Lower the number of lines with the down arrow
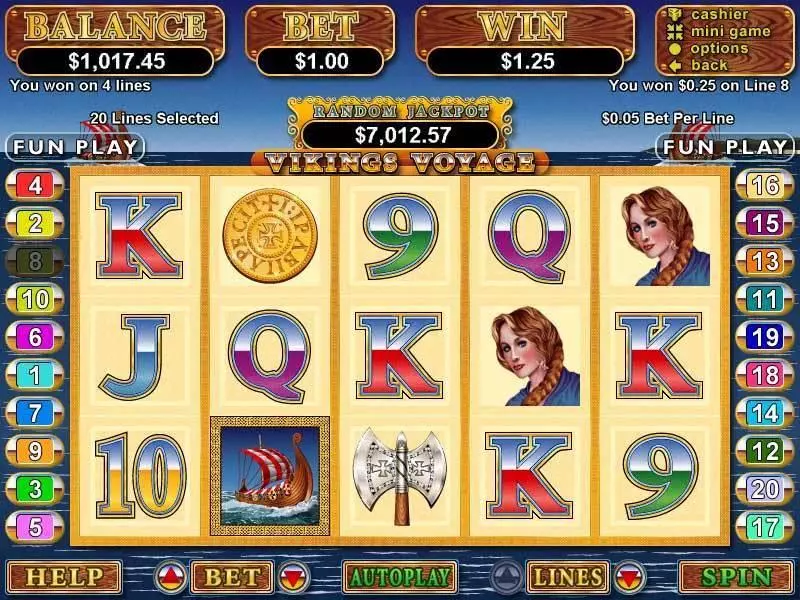 (629, 577)
